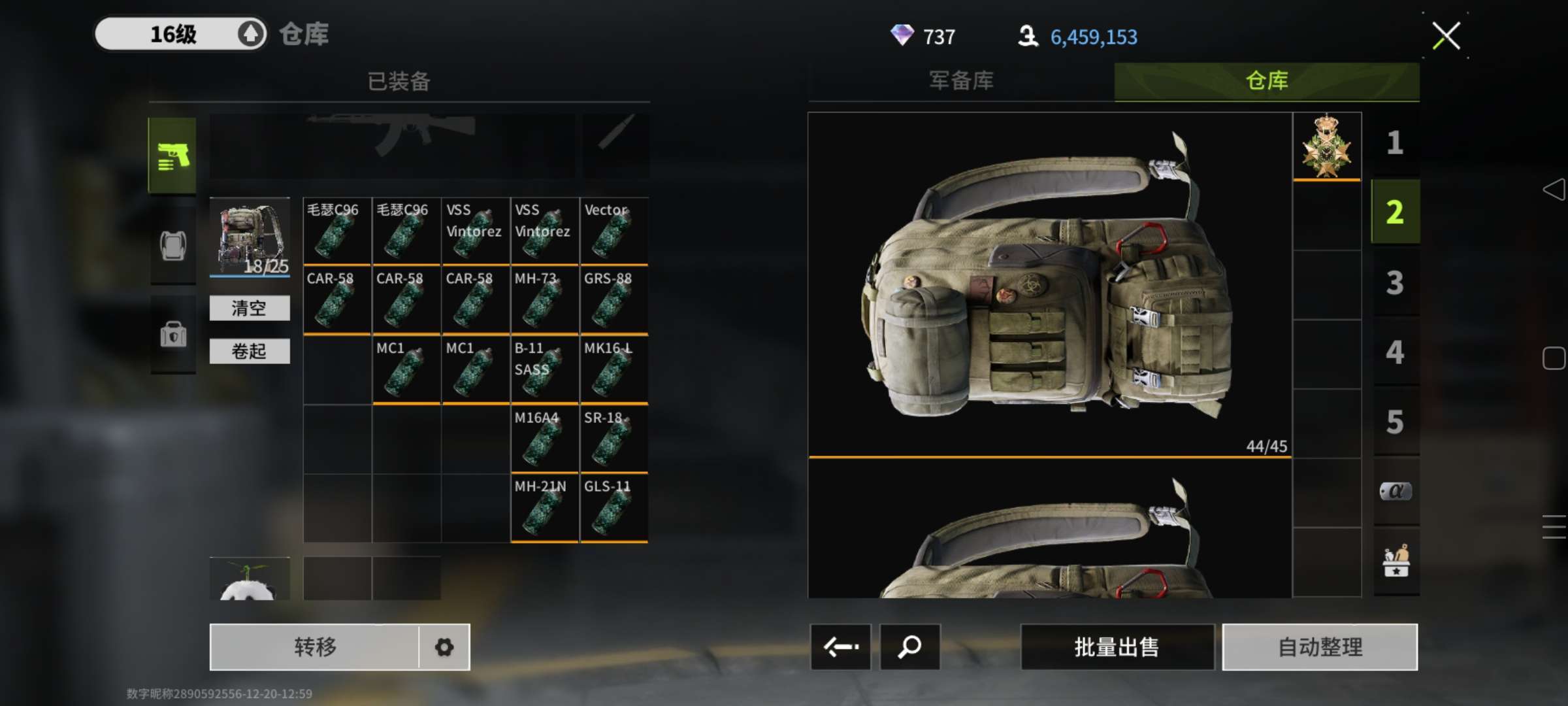Open warehouse page 5
This screenshot has height=706, width=1568.
[1395, 422]
